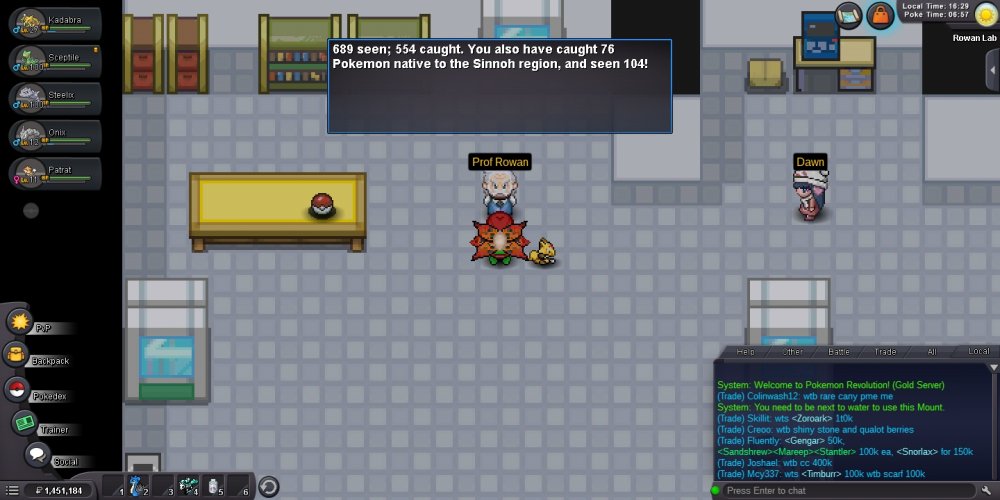This screenshot has height=500, width=1000.
Task: Click the circular arrow button beside the hotbar
Action: click(x=268, y=487)
